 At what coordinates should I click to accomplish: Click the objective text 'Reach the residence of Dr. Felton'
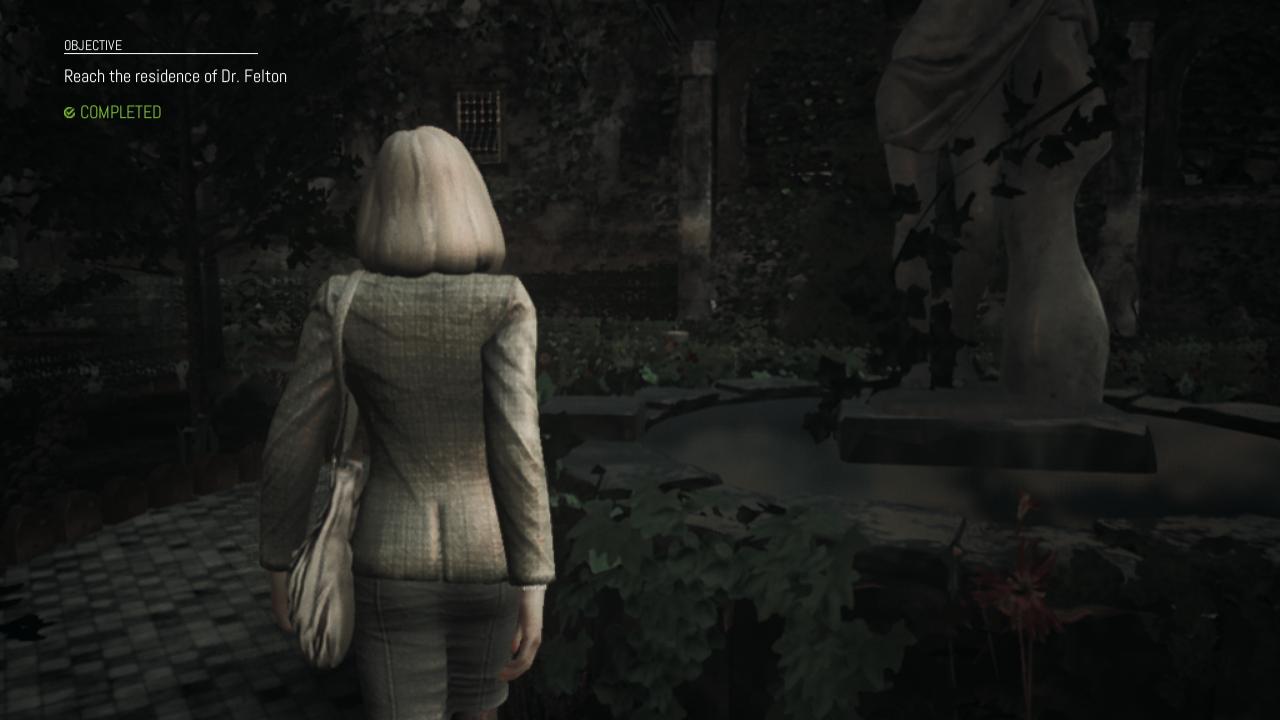175,76
